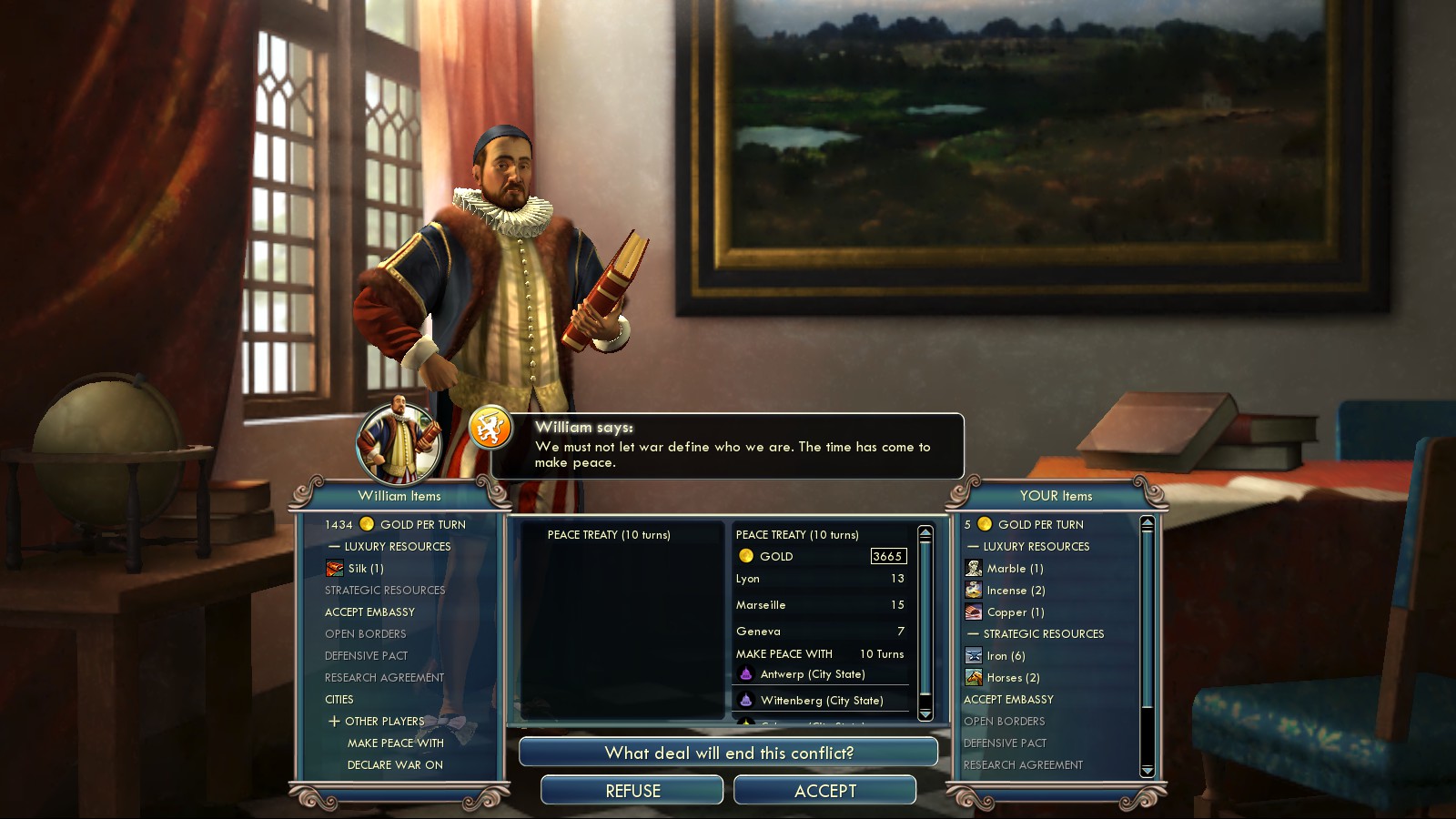Remove Lyon from the deal

click(x=819, y=579)
